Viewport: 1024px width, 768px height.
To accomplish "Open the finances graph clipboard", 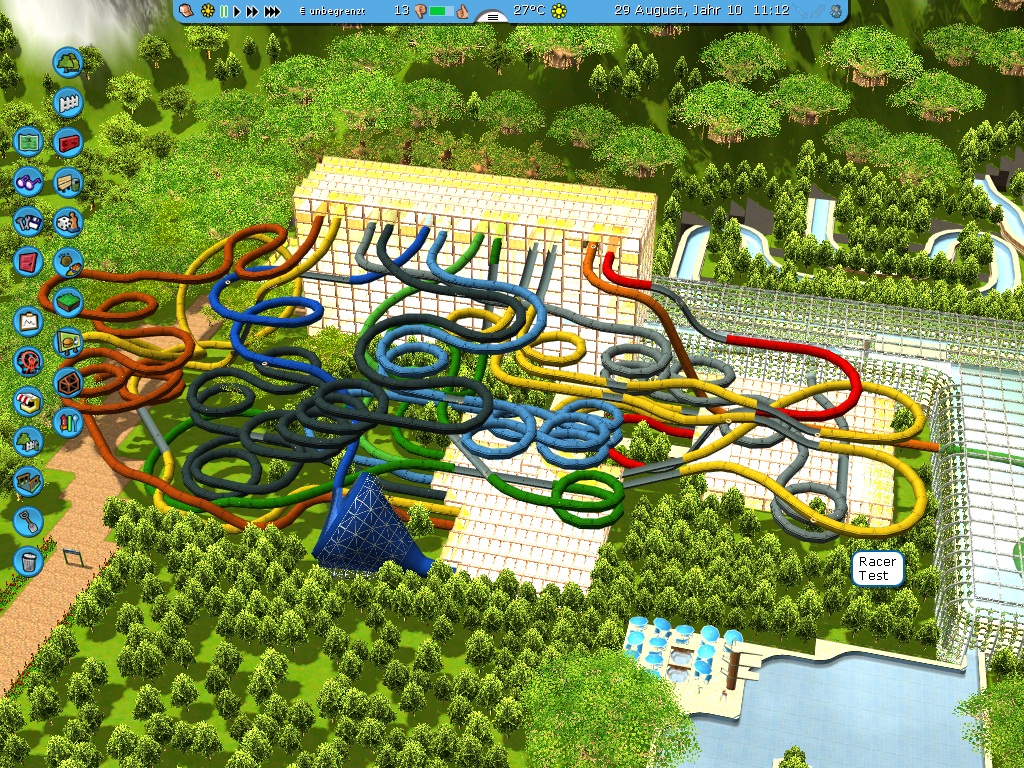I will click(28, 321).
